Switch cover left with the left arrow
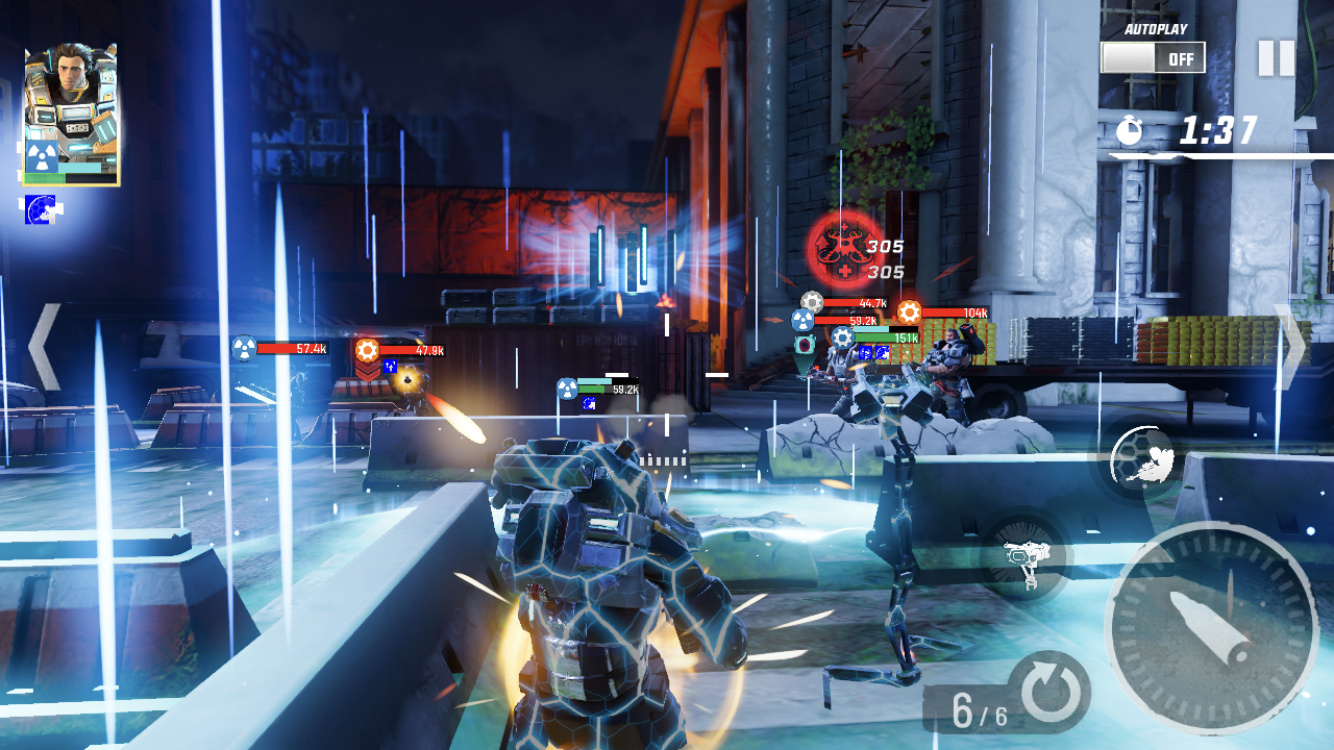Image resolution: width=1334 pixels, height=750 pixels. tap(44, 346)
